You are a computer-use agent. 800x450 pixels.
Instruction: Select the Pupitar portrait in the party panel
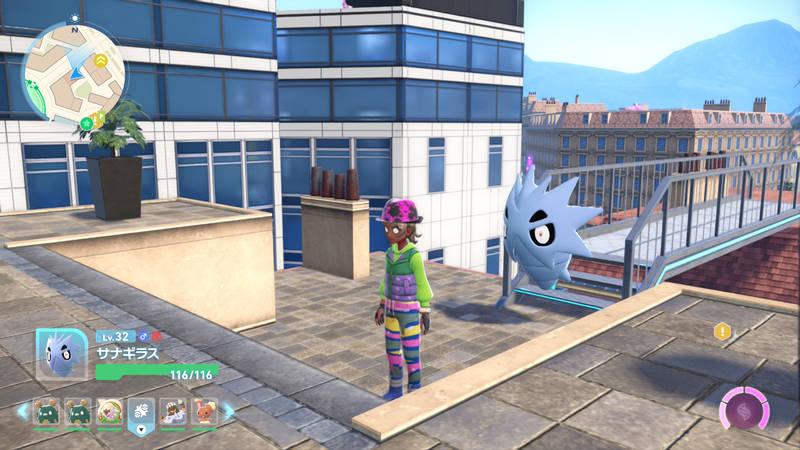[x=62, y=354]
